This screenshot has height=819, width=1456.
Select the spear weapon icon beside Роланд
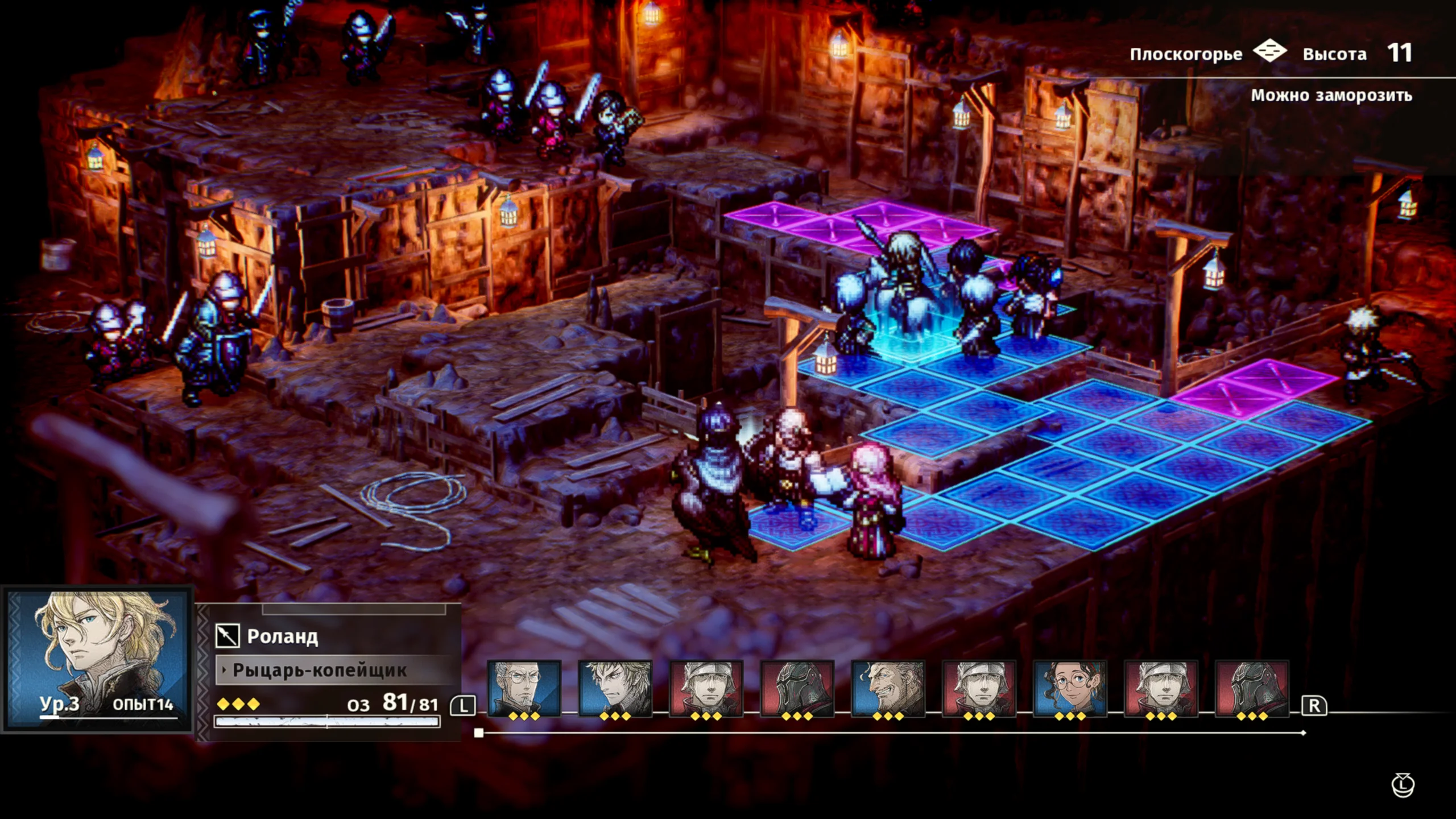click(x=227, y=636)
